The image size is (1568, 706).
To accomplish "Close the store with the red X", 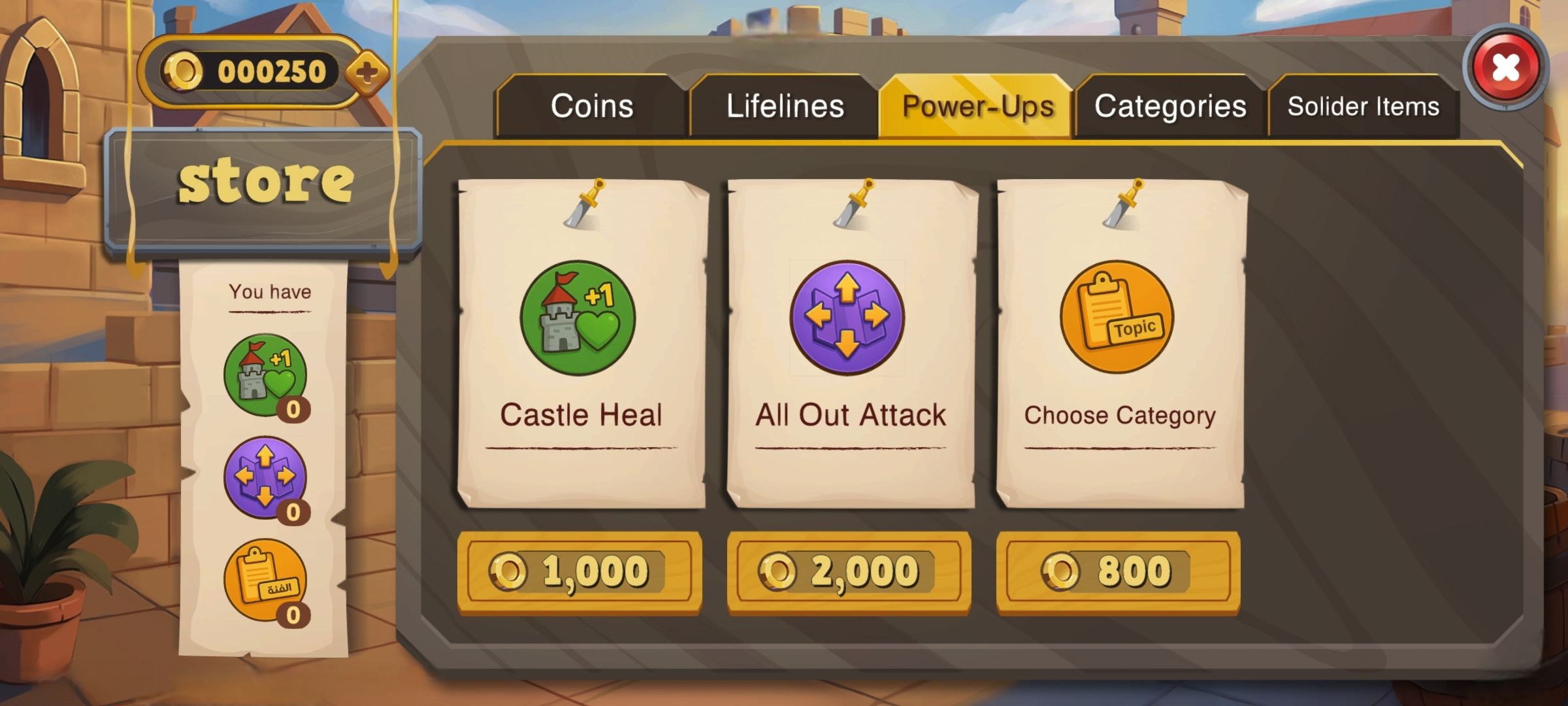I will (x=1505, y=67).
